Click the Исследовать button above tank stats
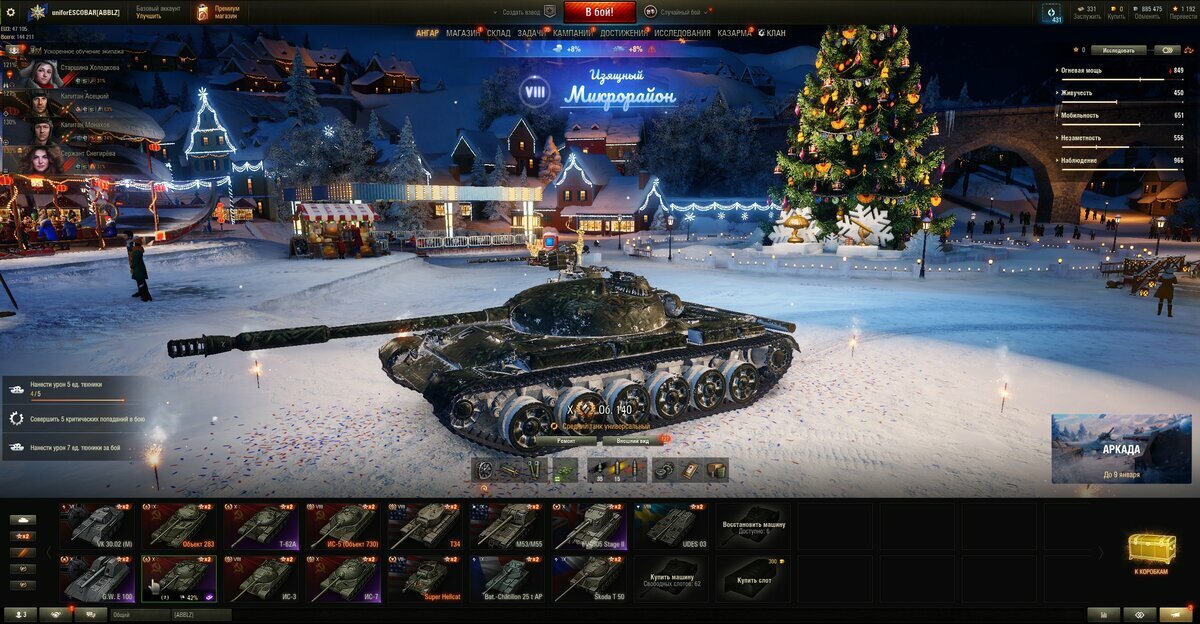Screen dimensions: 1200x624 1118,49
